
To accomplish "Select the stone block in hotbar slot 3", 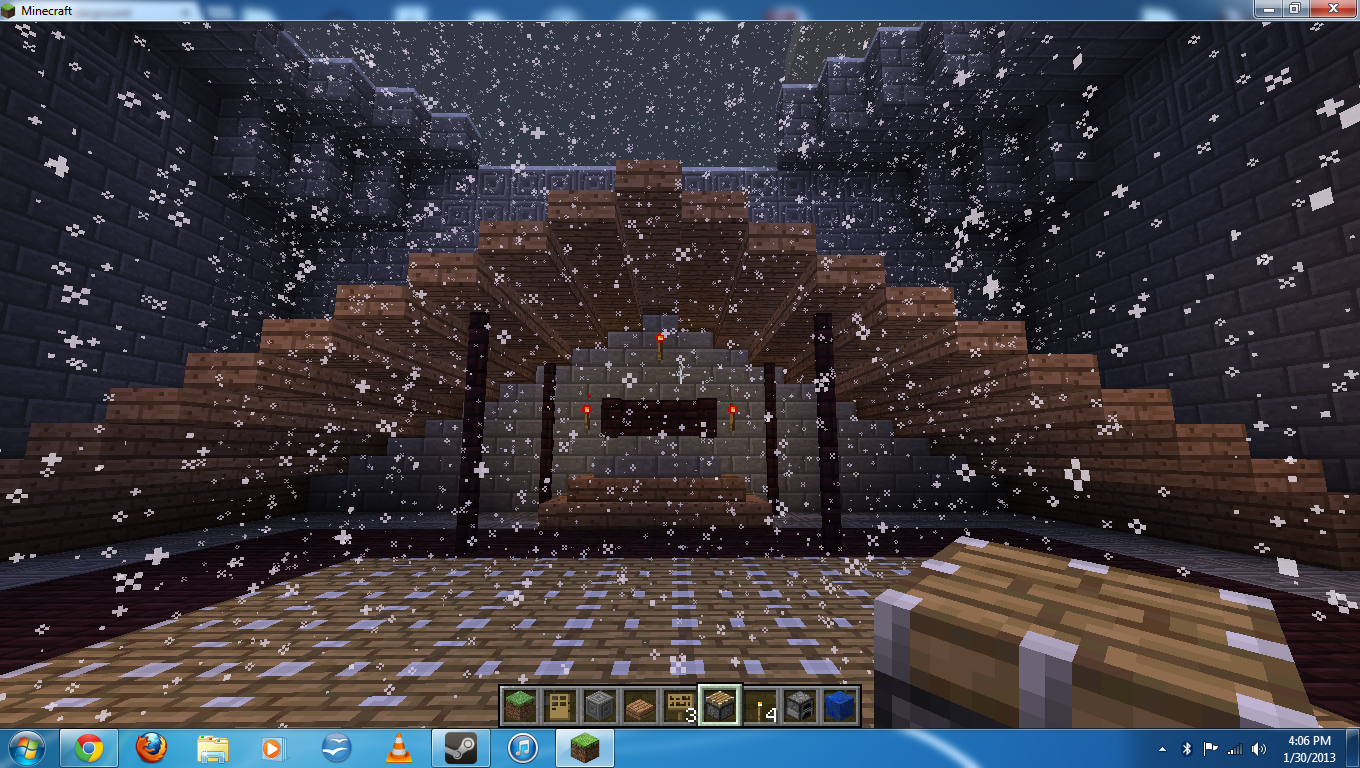I will (600, 705).
